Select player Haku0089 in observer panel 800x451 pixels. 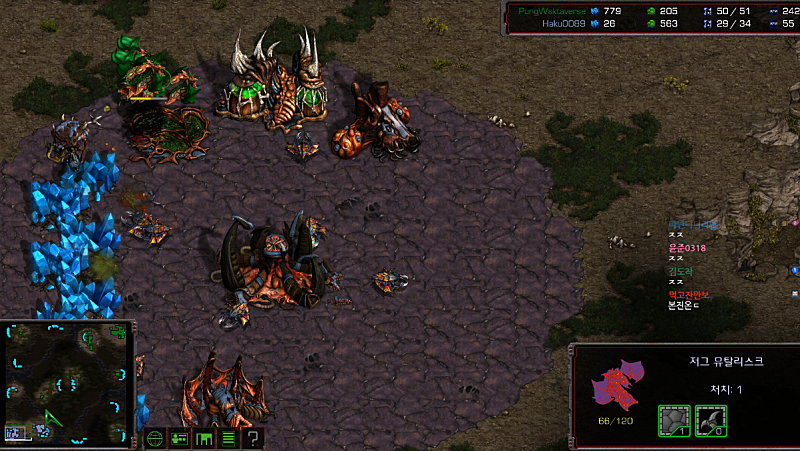point(562,23)
